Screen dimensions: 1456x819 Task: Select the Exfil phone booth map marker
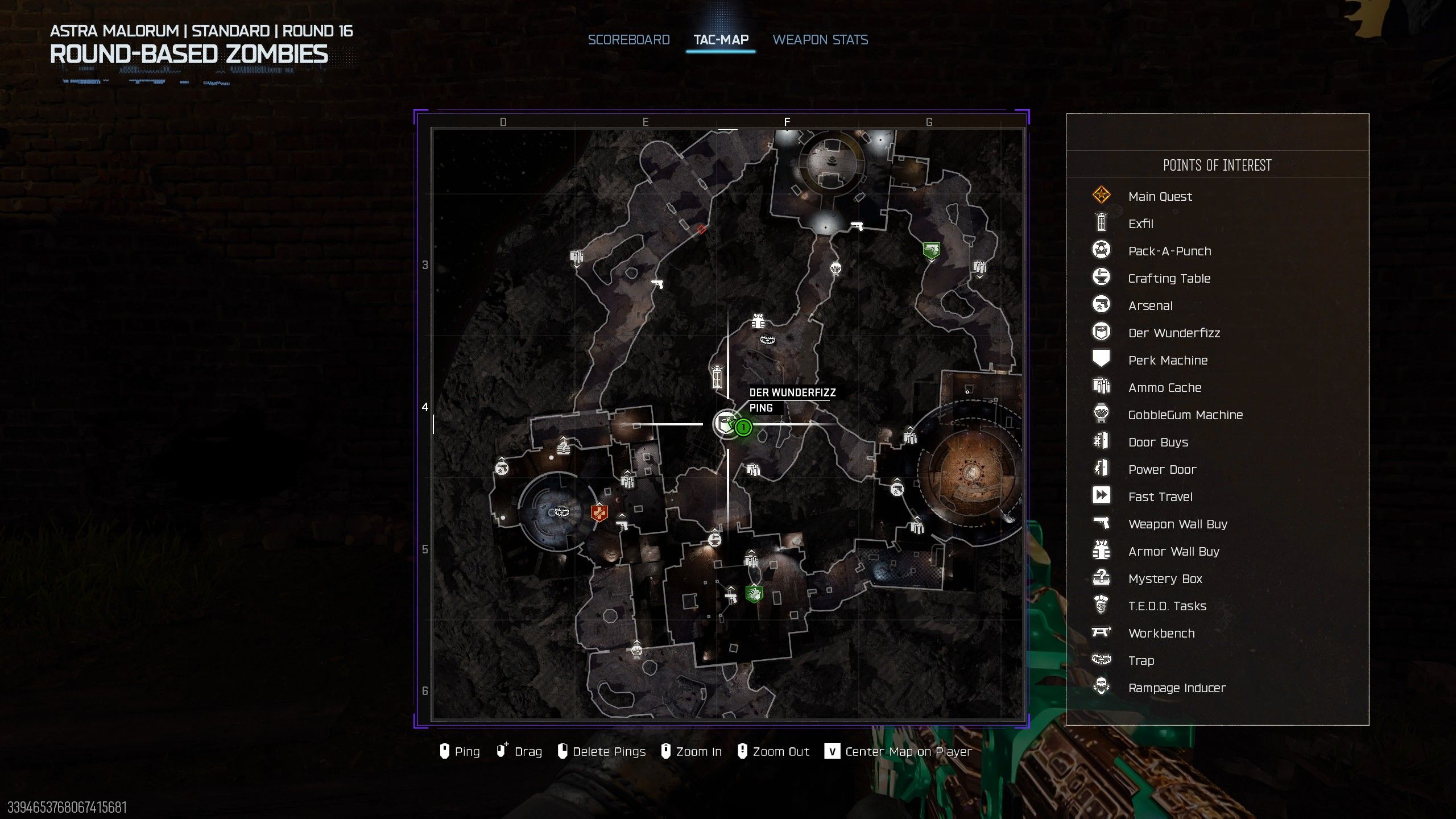(x=718, y=376)
